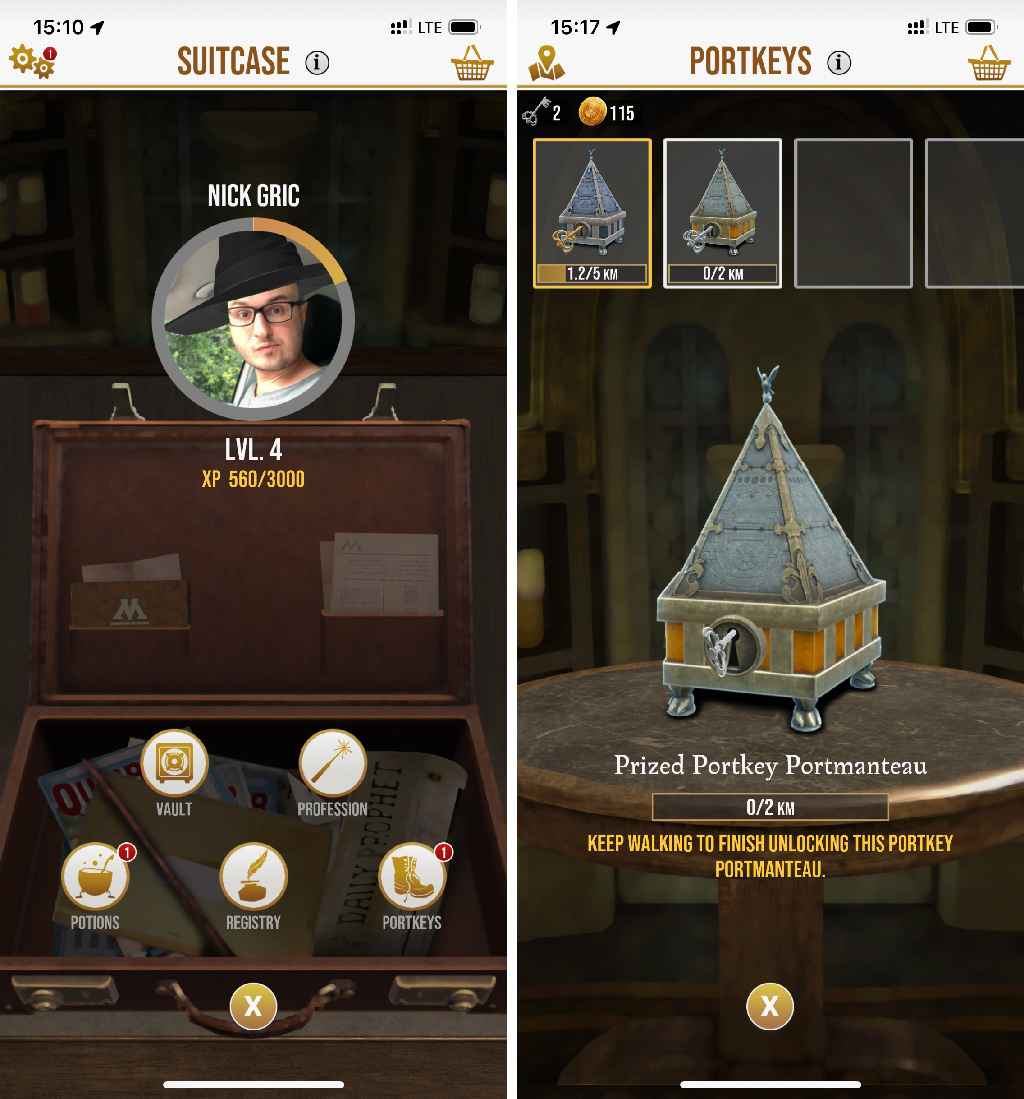Open the Profession menu
This screenshot has width=1024, height=1099.
[332, 764]
